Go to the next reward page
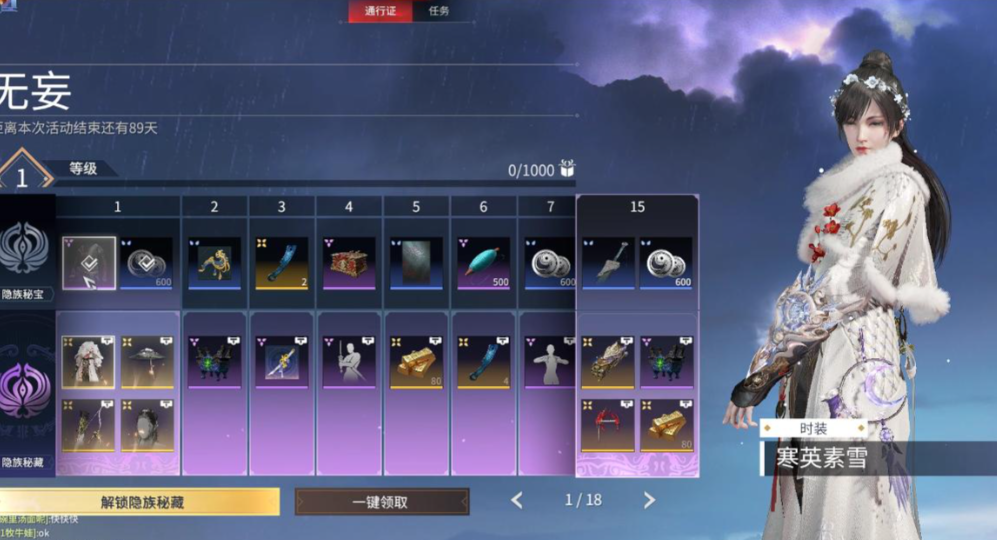 coord(649,500)
